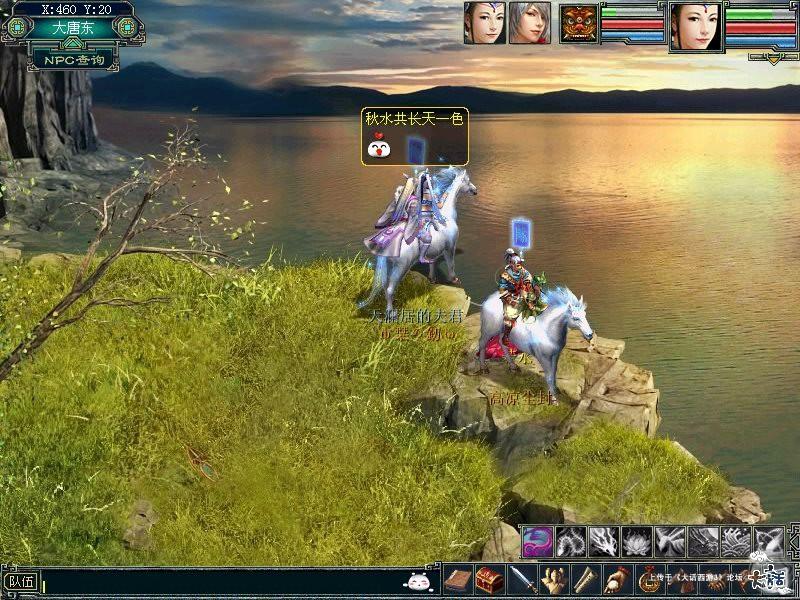
Task: Open the large player character portrait
Action: [696, 26]
